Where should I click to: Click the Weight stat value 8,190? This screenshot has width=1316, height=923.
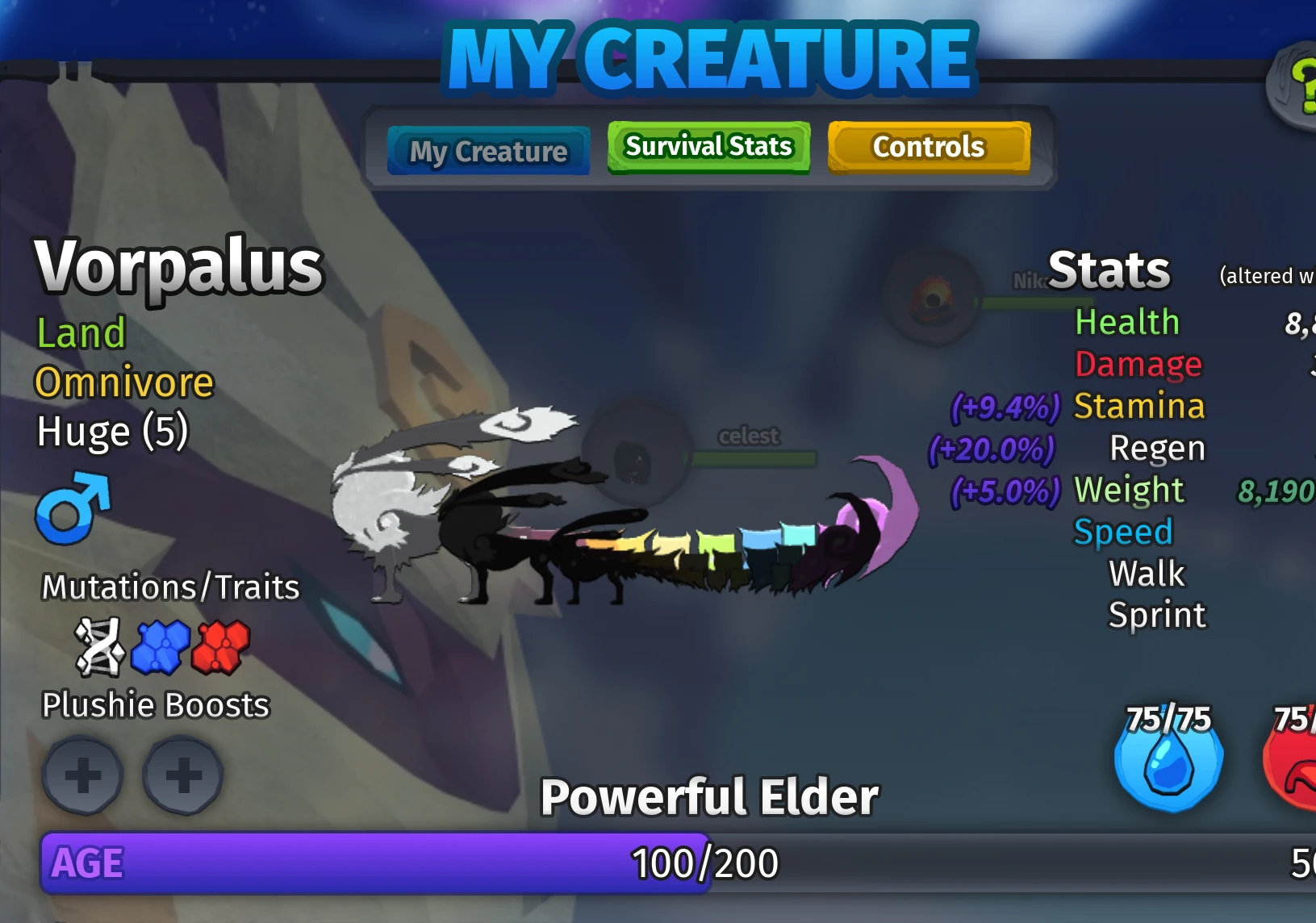click(x=1276, y=491)
